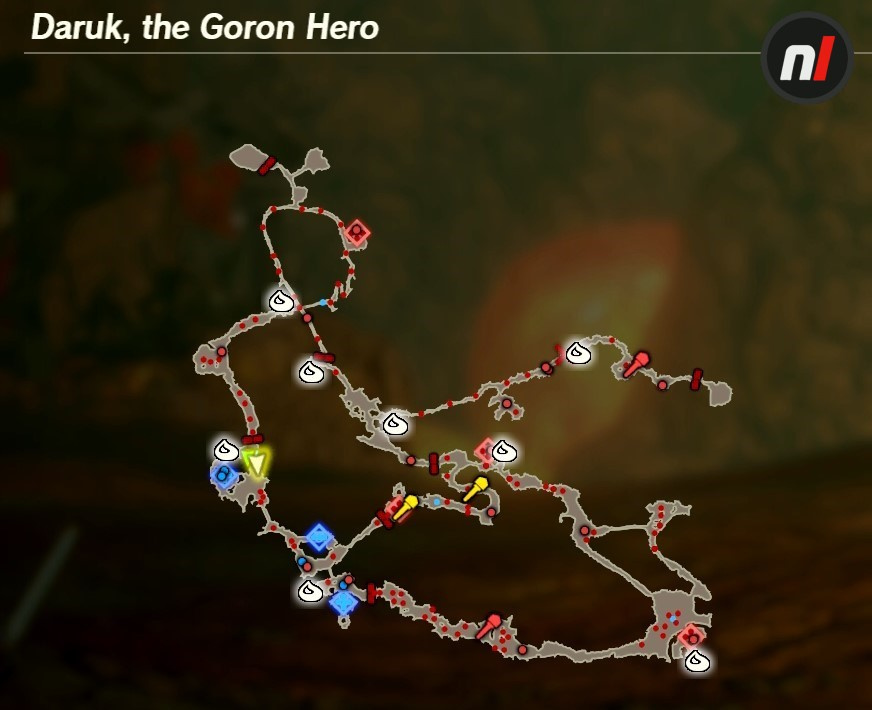Select the yellow club marker overlapping a red diamond

pos(403,508)
